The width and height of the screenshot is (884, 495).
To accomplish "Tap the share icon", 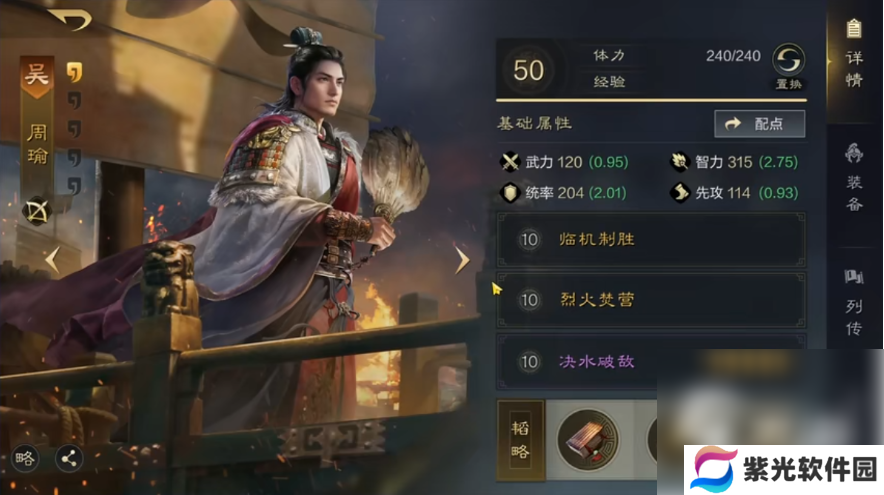I will tap(70, 458).
